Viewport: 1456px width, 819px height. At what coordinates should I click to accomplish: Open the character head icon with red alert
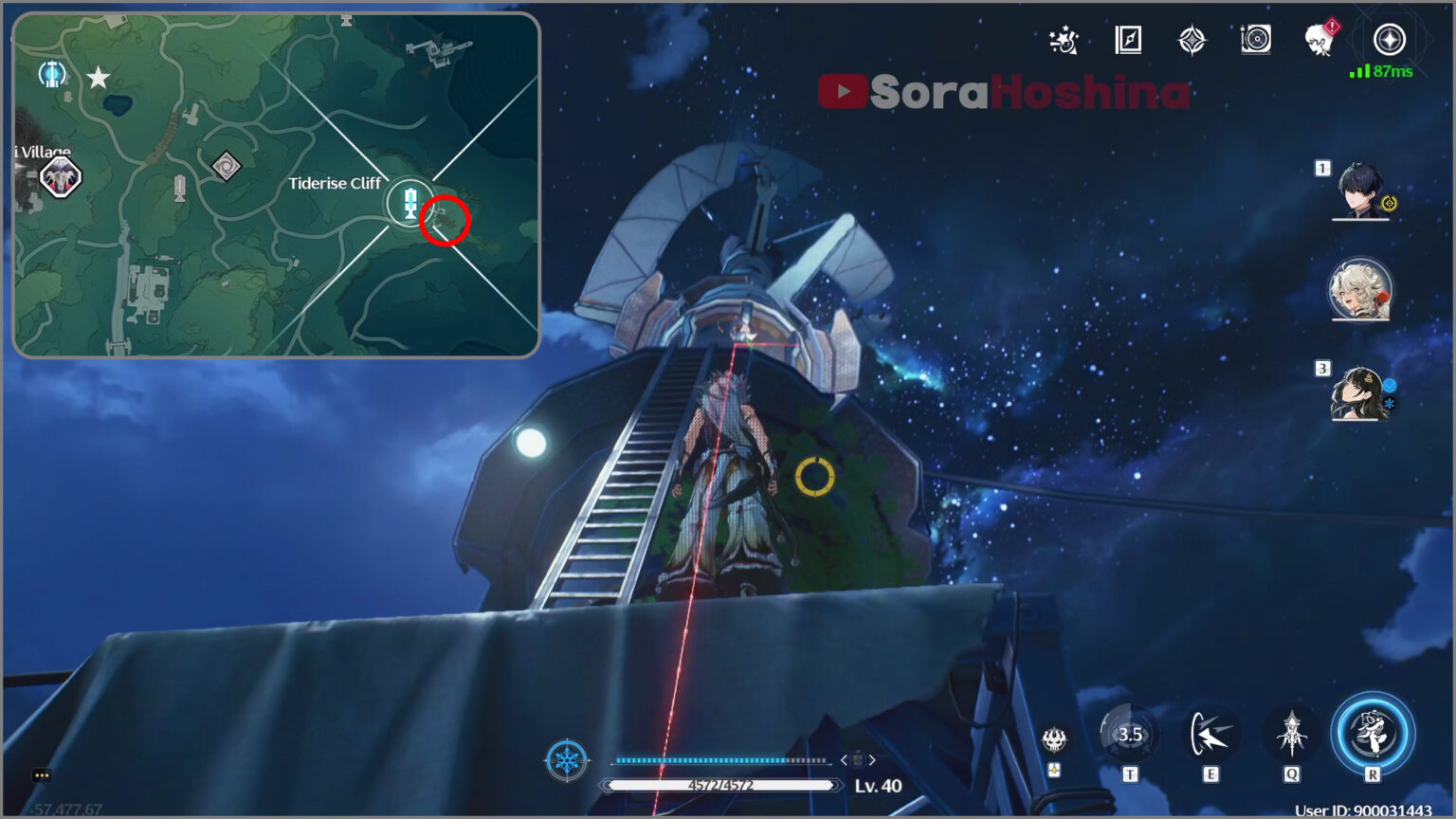(x=1319, y=40)
